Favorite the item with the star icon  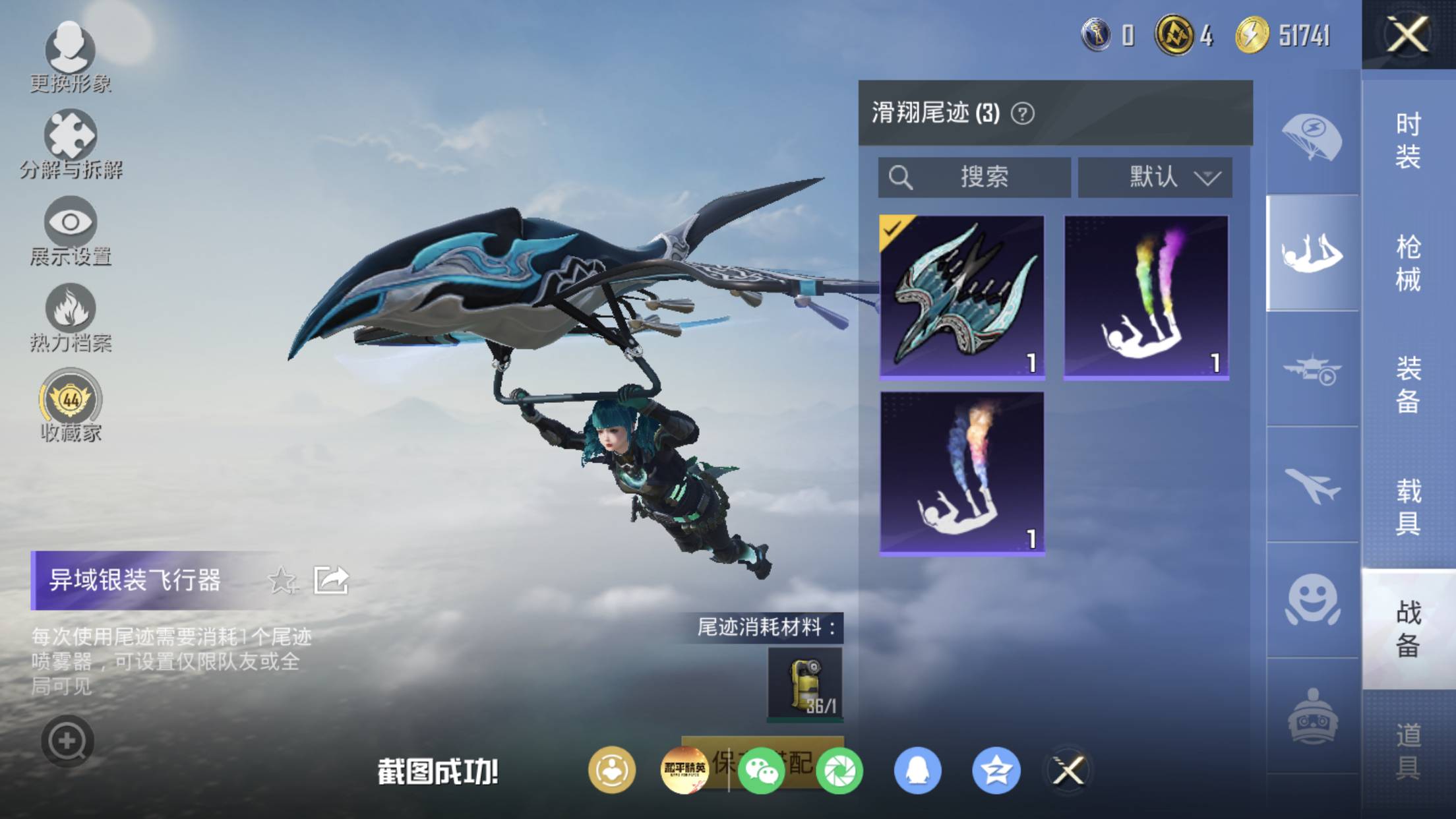click(282, 580)
